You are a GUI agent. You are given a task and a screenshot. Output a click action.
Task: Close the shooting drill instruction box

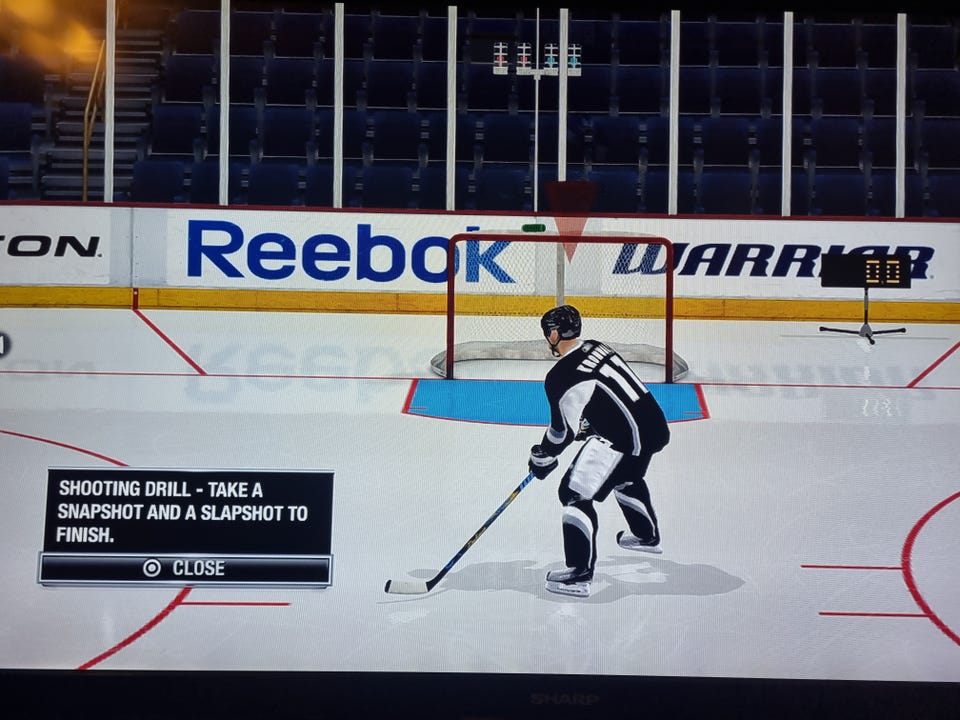tap(185, 568)
